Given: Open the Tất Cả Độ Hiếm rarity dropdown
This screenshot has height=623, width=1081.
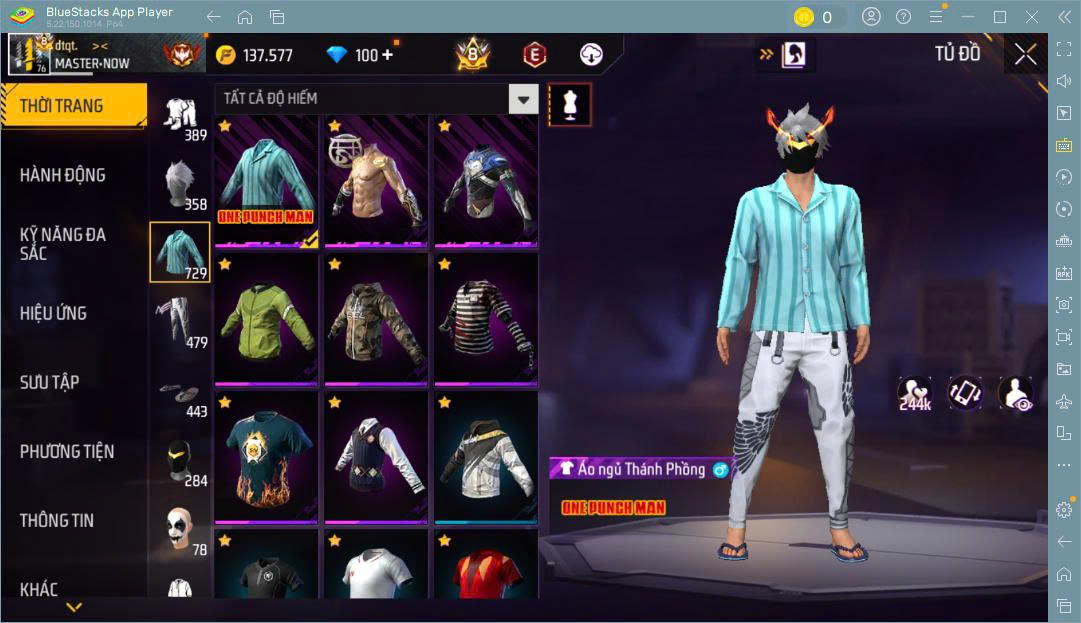Looking at the screenshot, I should coord(523,98).
